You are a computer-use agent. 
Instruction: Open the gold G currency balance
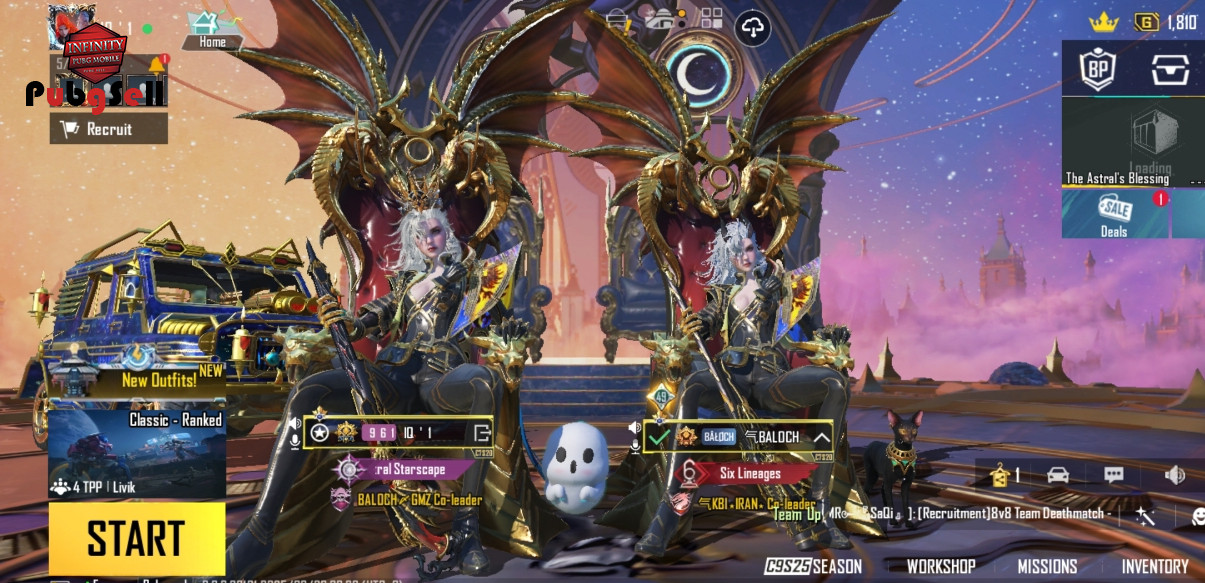coord(1166,22)
